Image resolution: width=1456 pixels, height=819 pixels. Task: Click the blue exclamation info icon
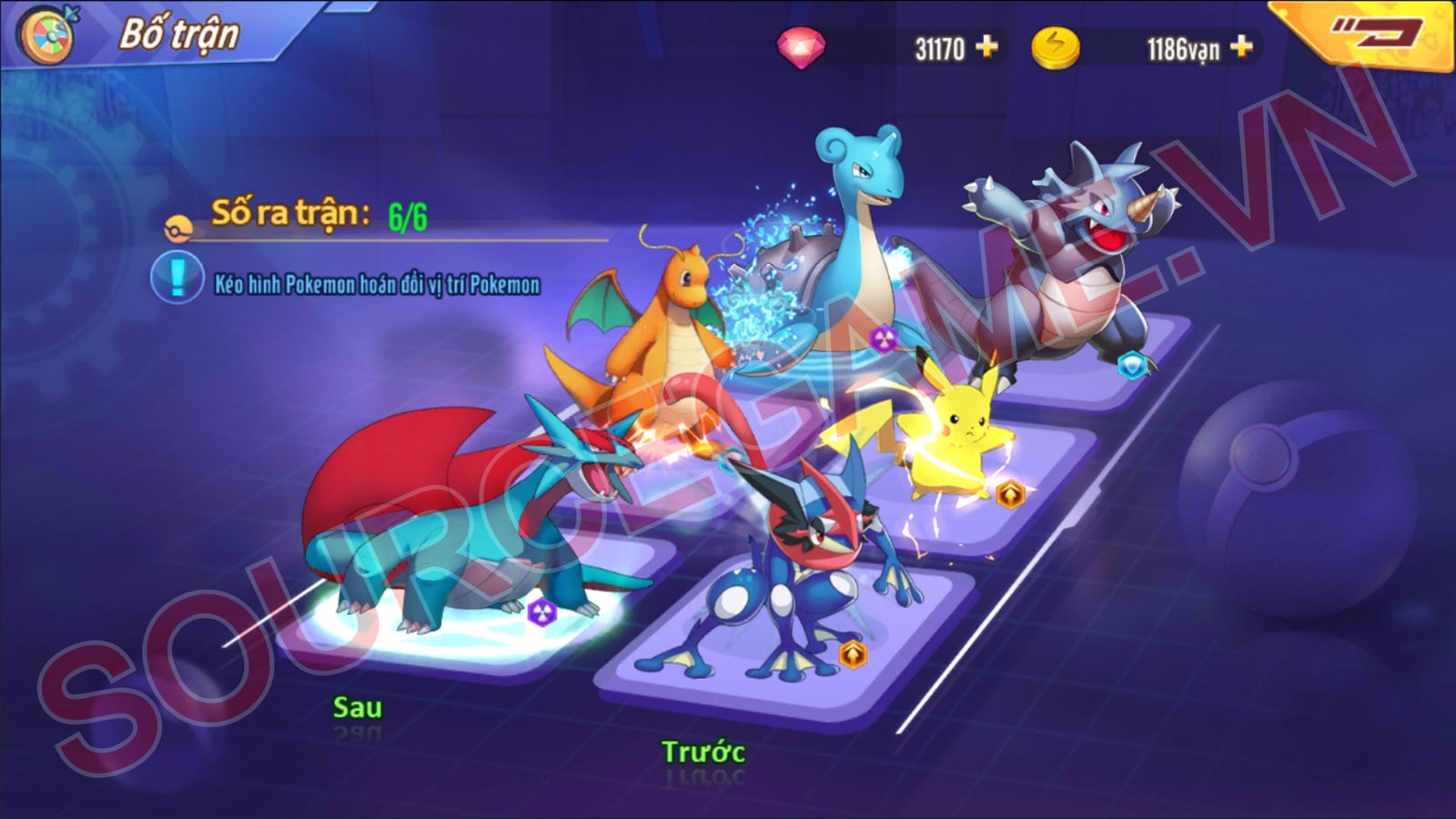pos(177,277)
